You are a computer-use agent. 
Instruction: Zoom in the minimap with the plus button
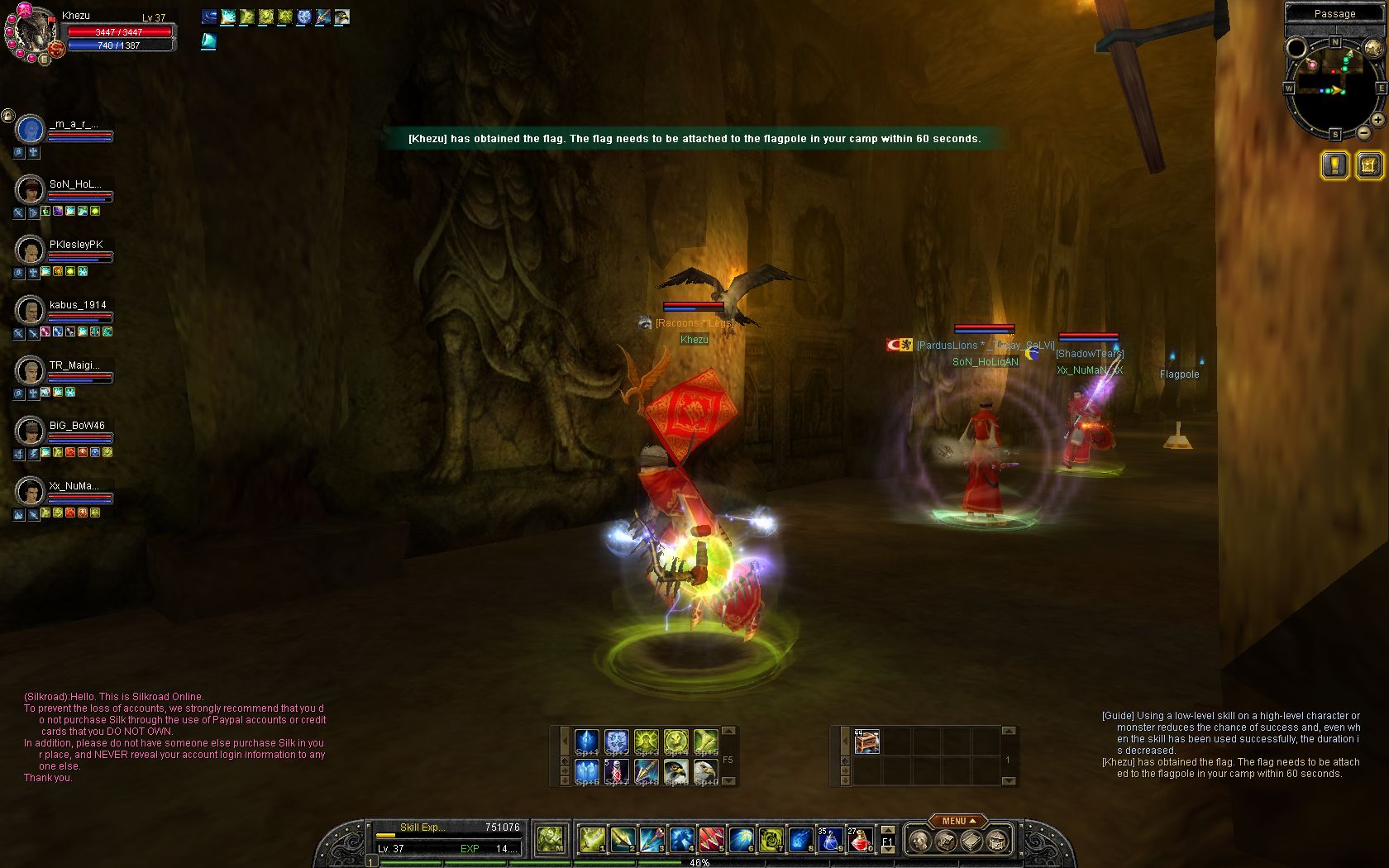tap(1377, 120)
